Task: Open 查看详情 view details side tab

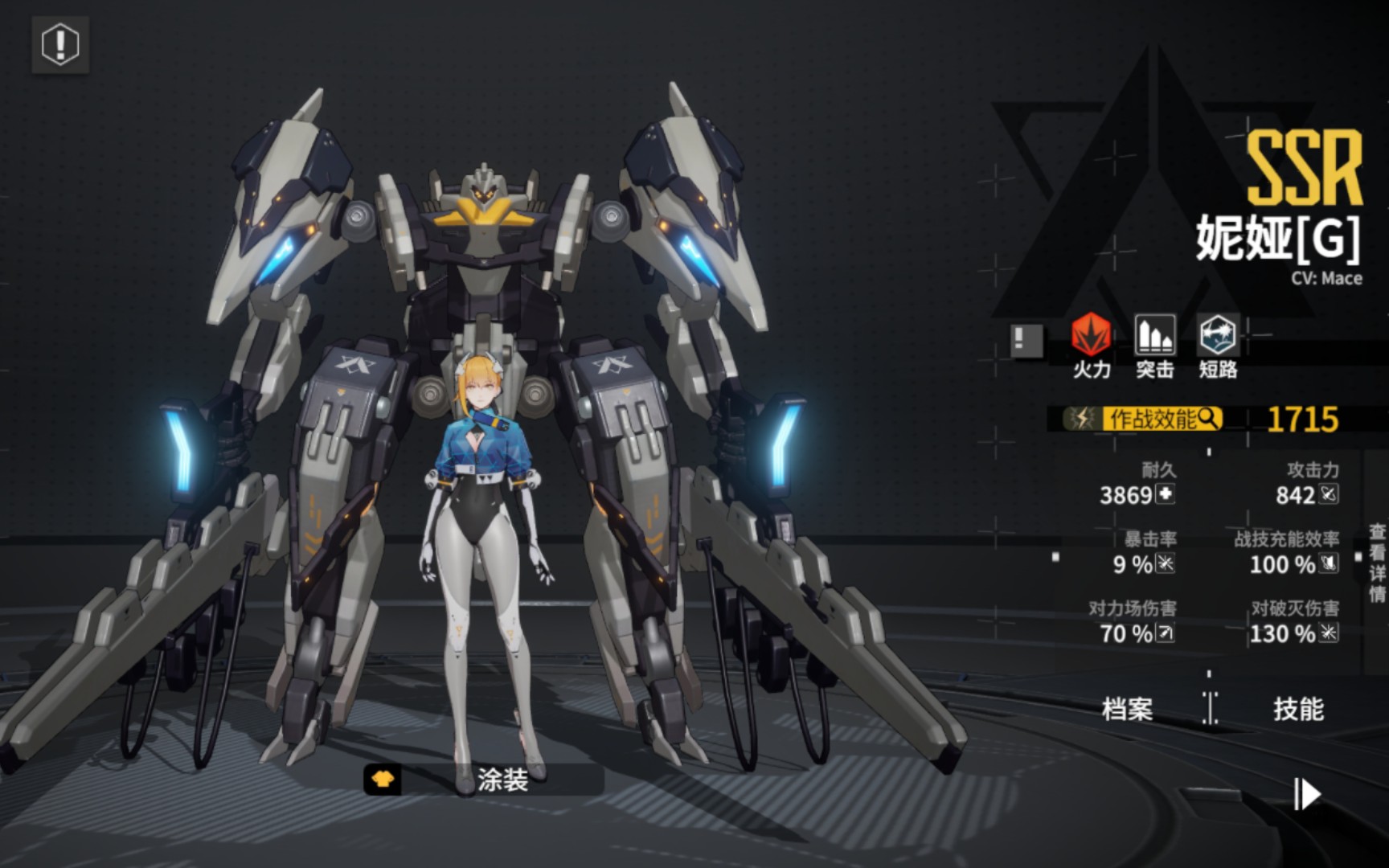Action: coord(1377,563)
